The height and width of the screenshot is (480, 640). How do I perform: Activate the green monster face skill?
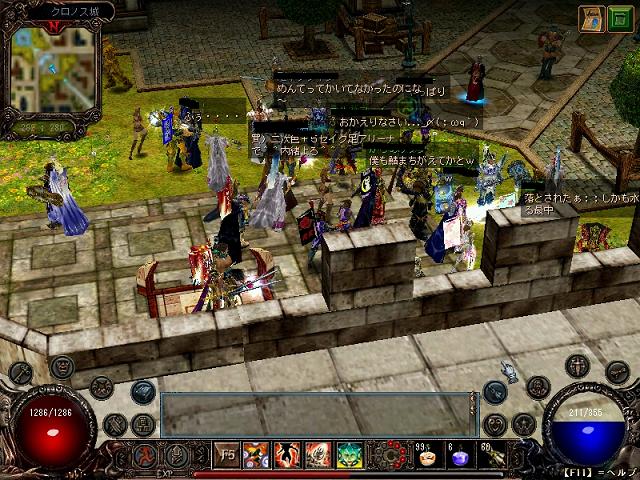click(349, 455)
